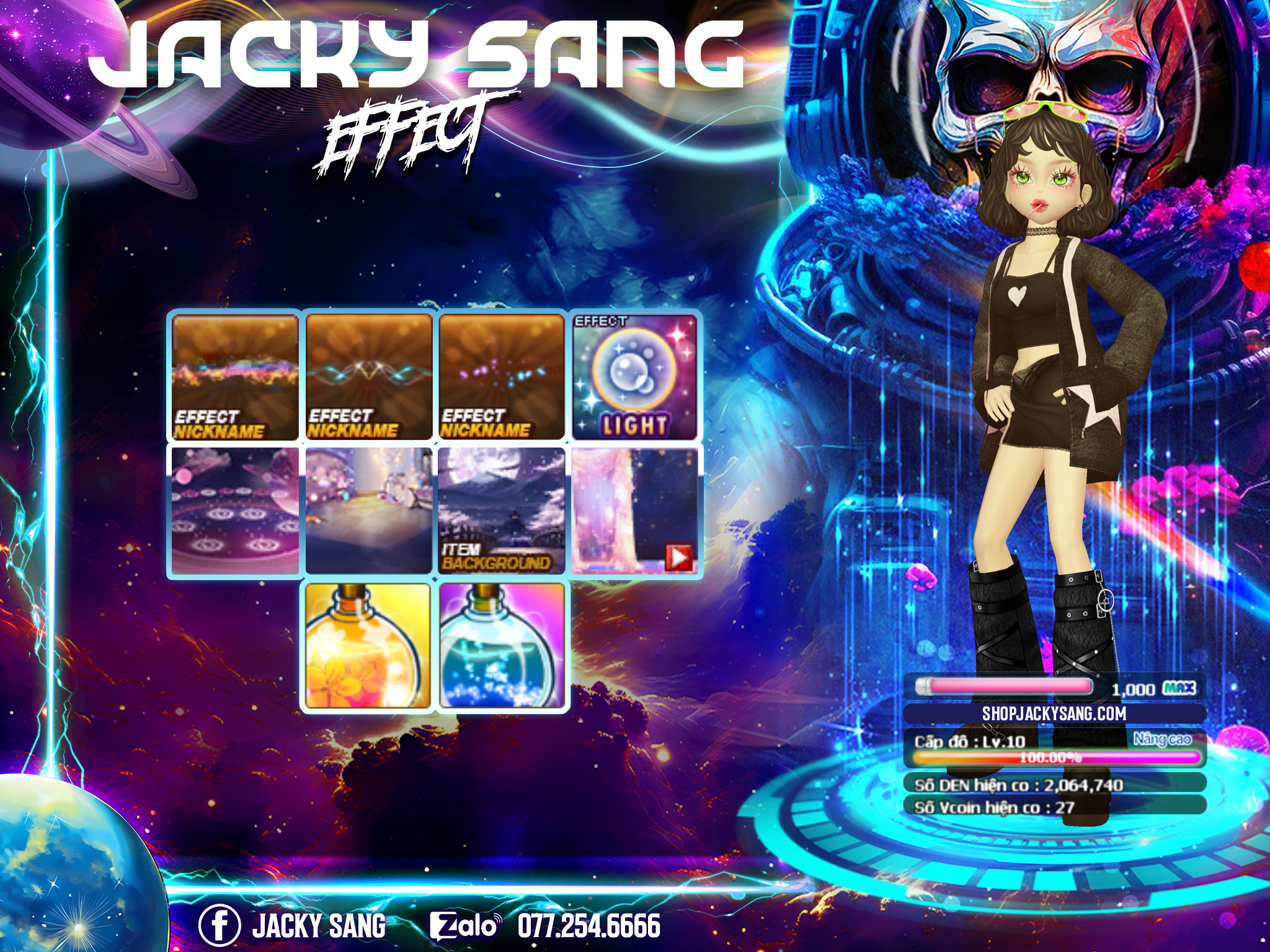Select the cyan wave Effect Nickname item
The image size is (1270, 952).
pyautogui.click(x=369, y=377)
